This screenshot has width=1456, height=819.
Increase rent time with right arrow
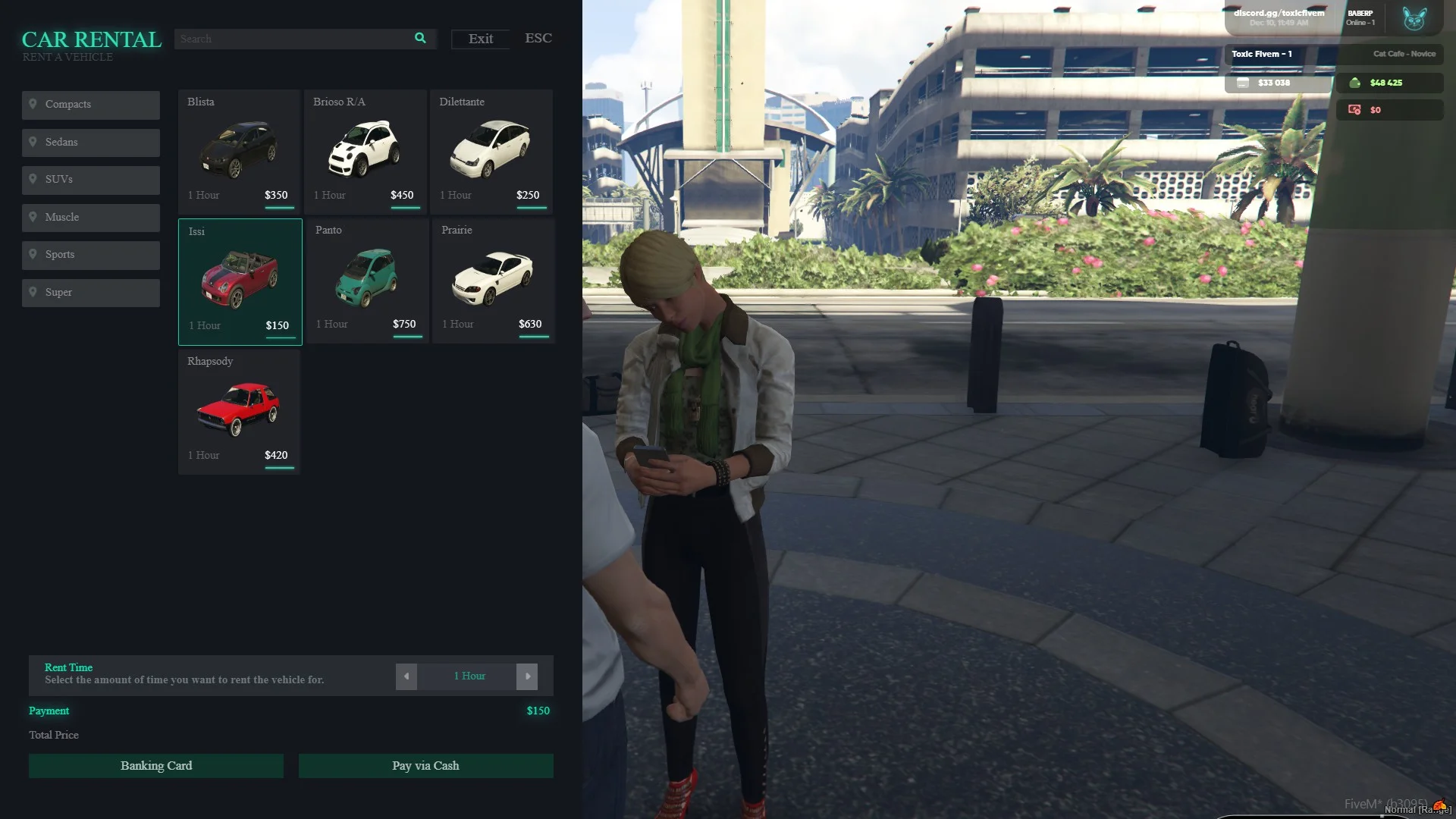[527, 676]
